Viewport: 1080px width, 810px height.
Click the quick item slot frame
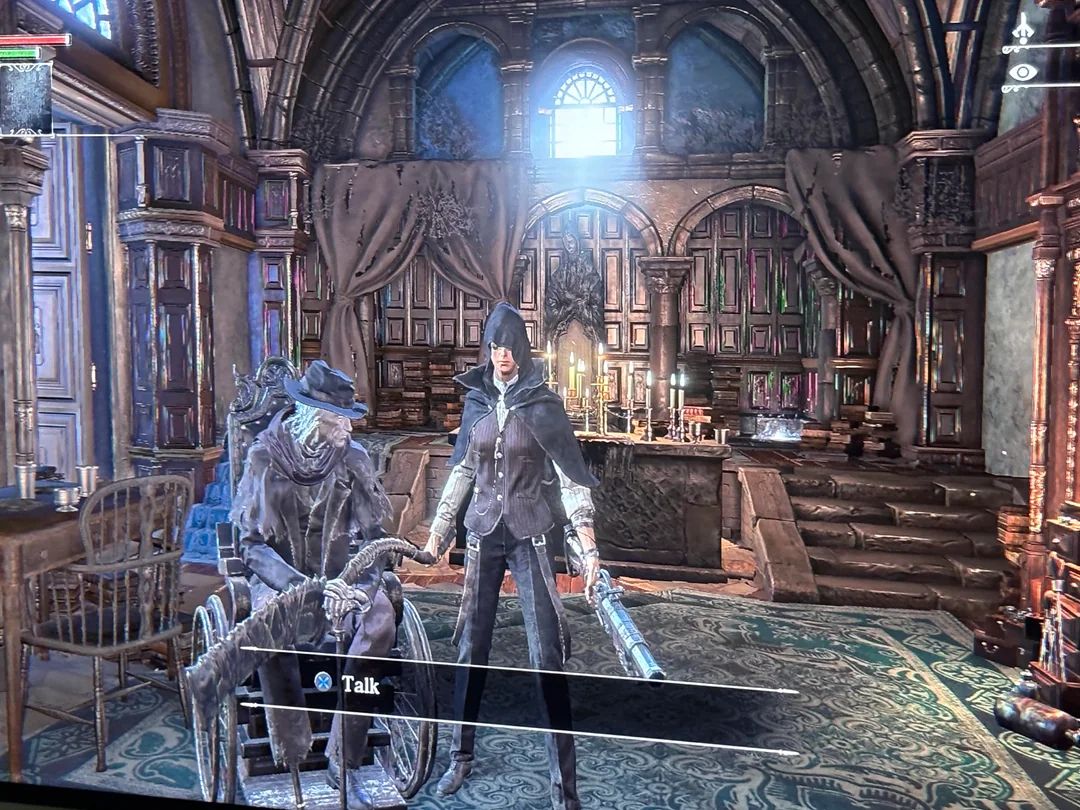pos(25,98)
